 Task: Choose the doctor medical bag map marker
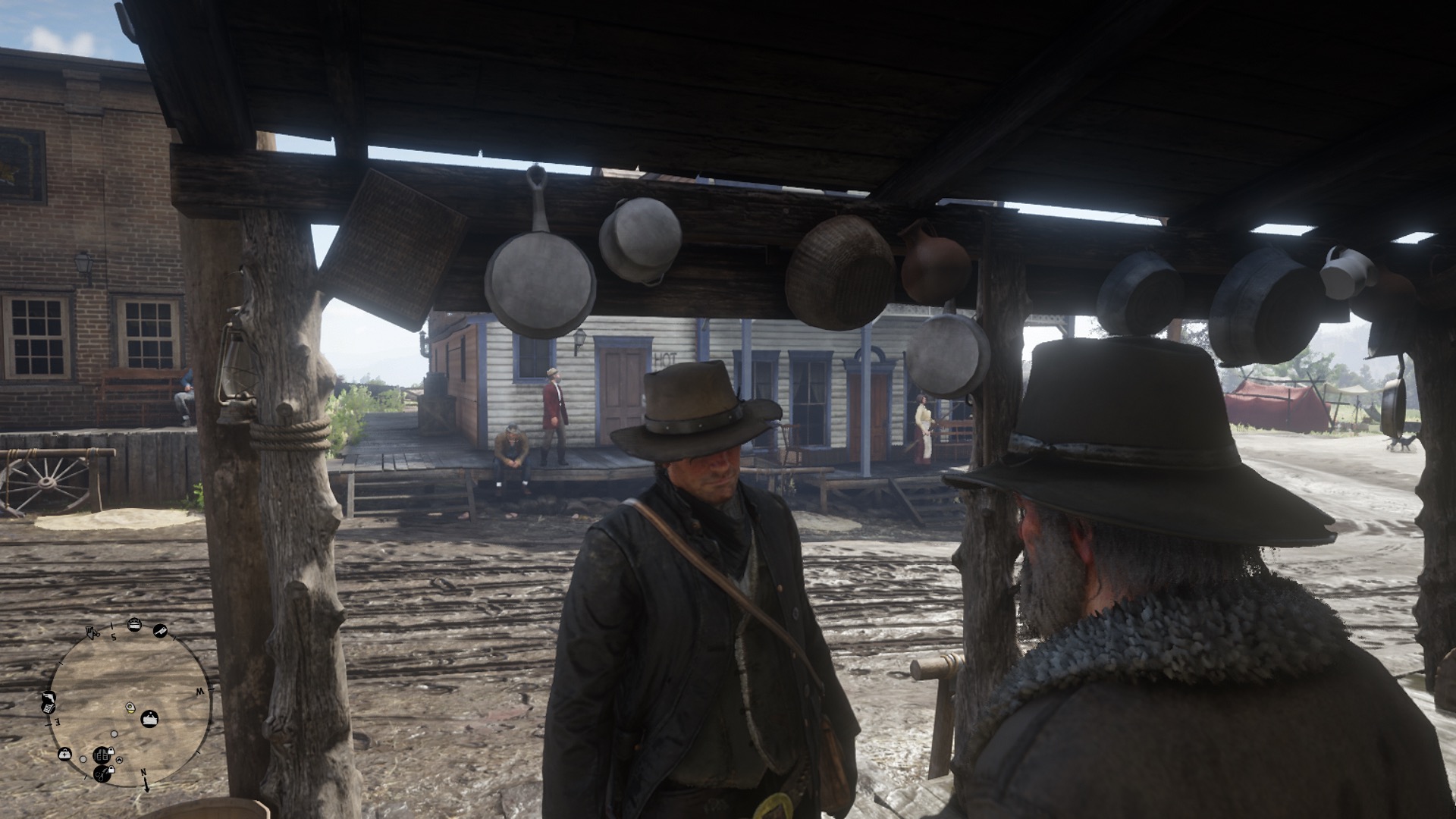(x=65, y=754)
